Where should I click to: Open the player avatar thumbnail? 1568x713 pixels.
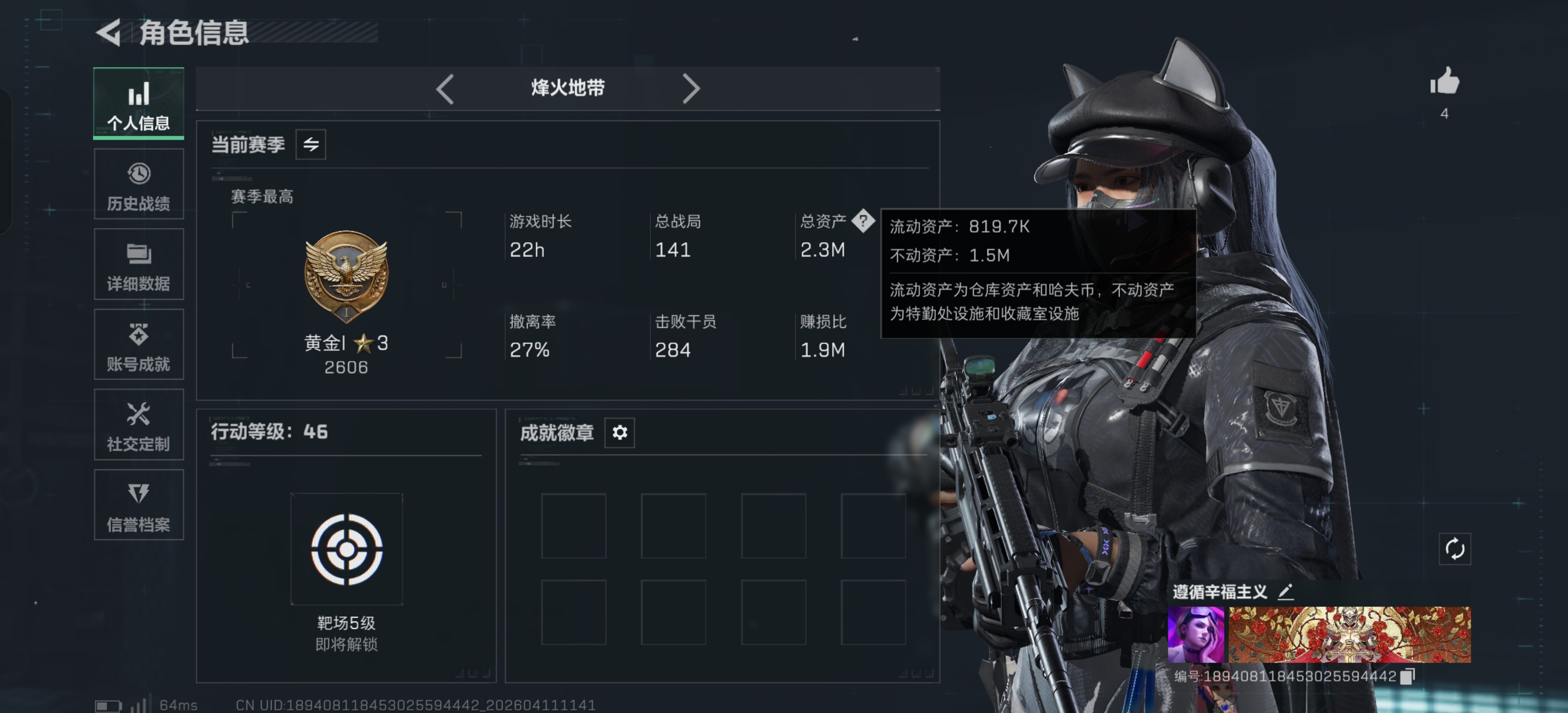[x=1196, y=634]
